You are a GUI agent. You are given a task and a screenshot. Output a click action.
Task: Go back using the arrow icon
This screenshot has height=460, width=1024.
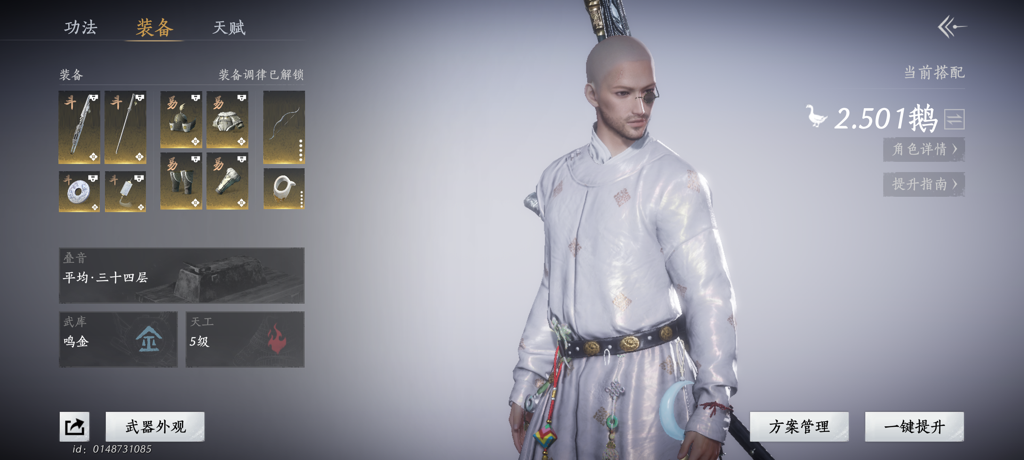(951, 27)
